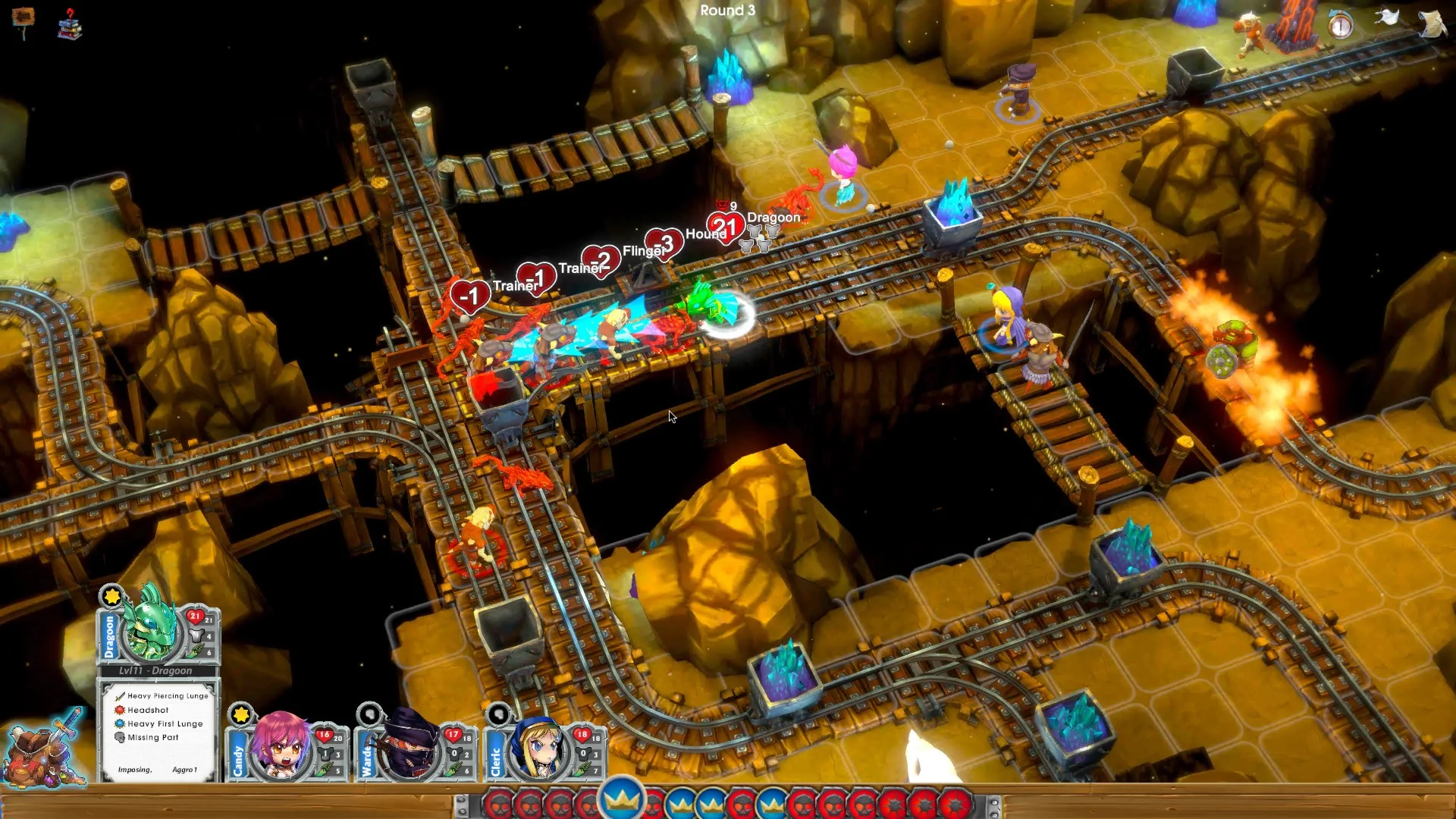Select the Candy hero portrait
Viewport: 1456px width, 819px height.
(x=281, y=746)
